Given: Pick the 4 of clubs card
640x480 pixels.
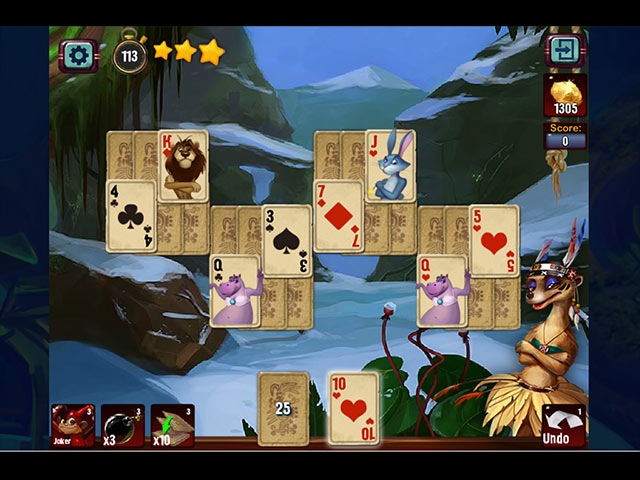Looking at the screenshot, I should point(131,216).
